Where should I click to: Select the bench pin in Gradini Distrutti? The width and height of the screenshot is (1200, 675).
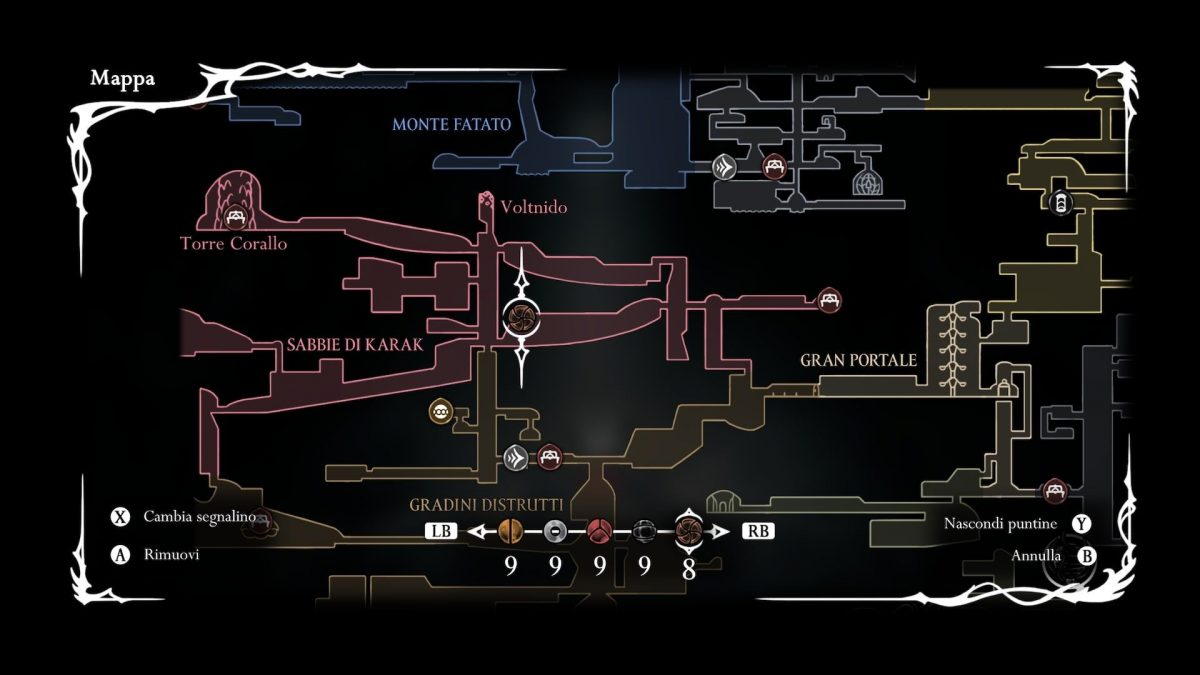tap(548, 458)
